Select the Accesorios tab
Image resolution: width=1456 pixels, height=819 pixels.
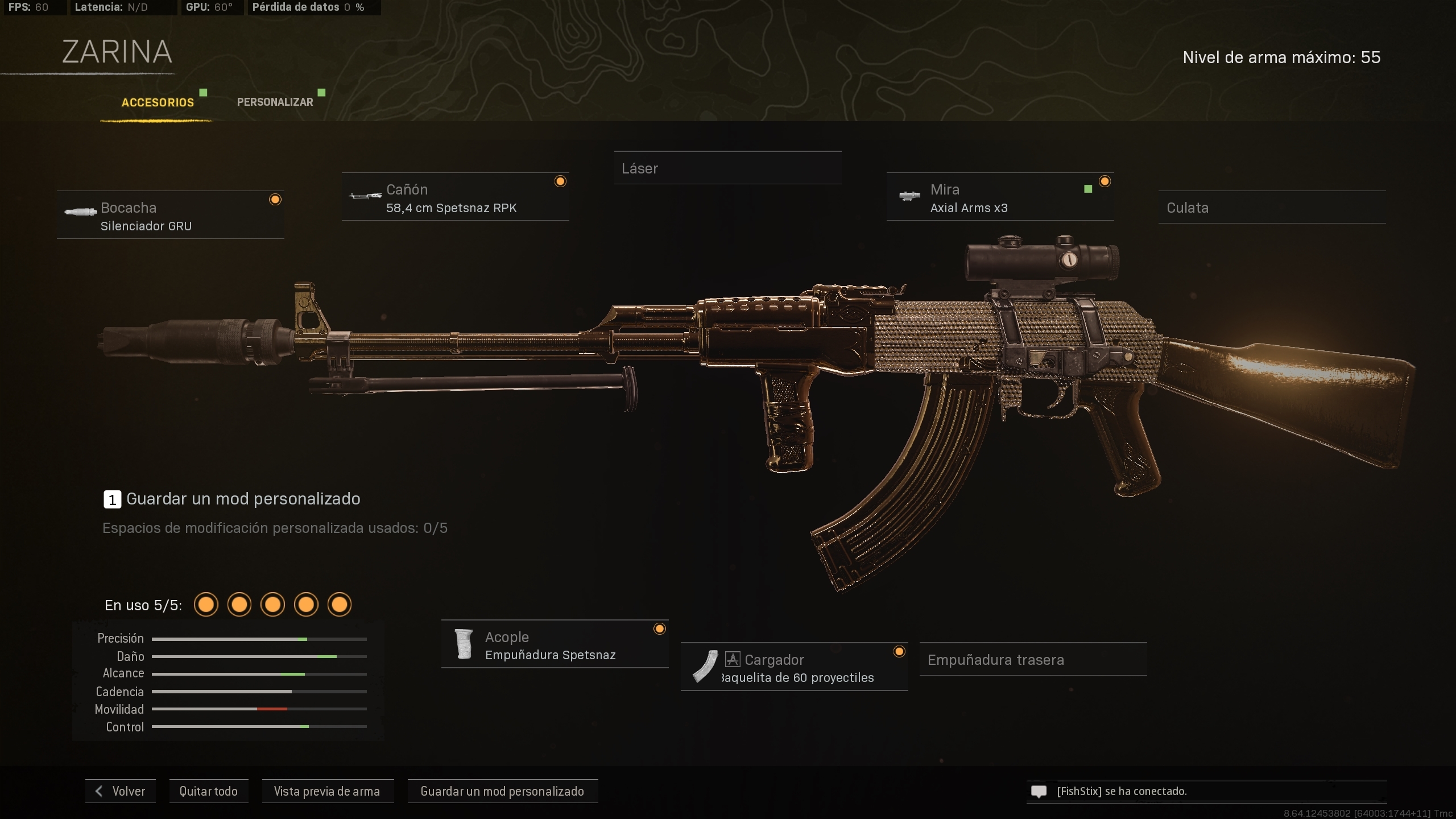coord(158,103)
